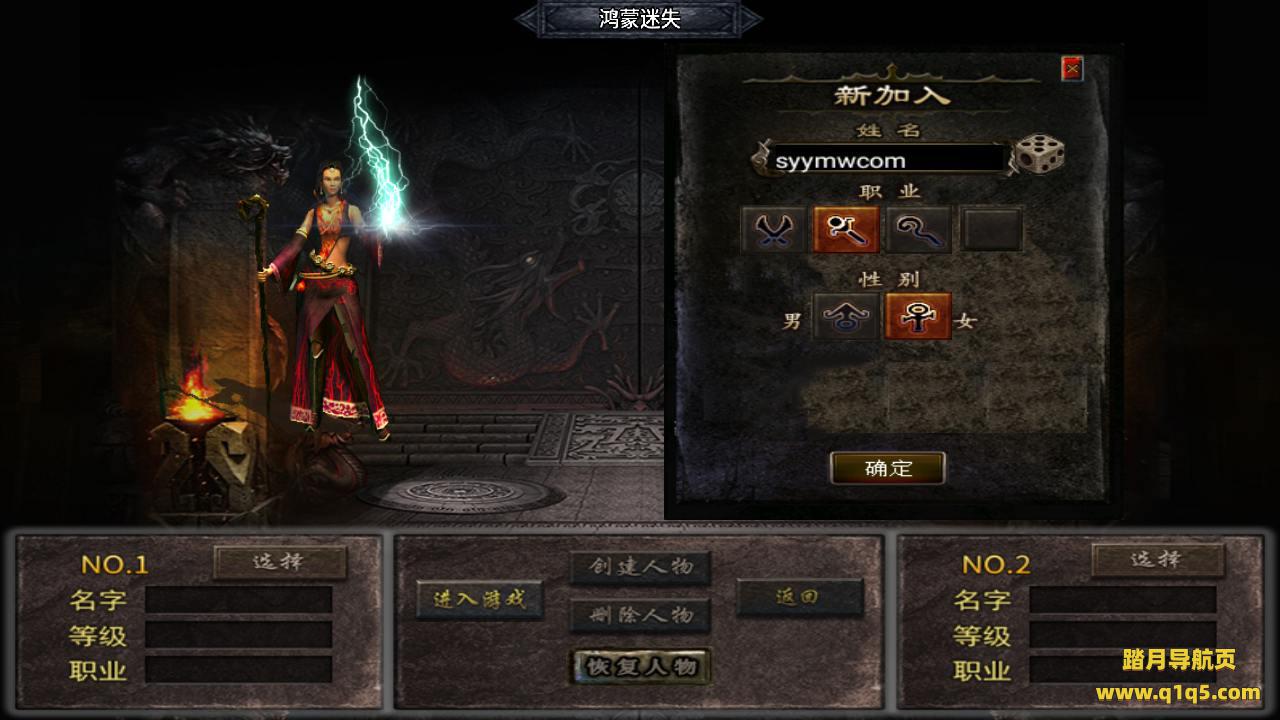
Task: Click the character name input field
Action: pyautogui.click(x=885, y=160)
